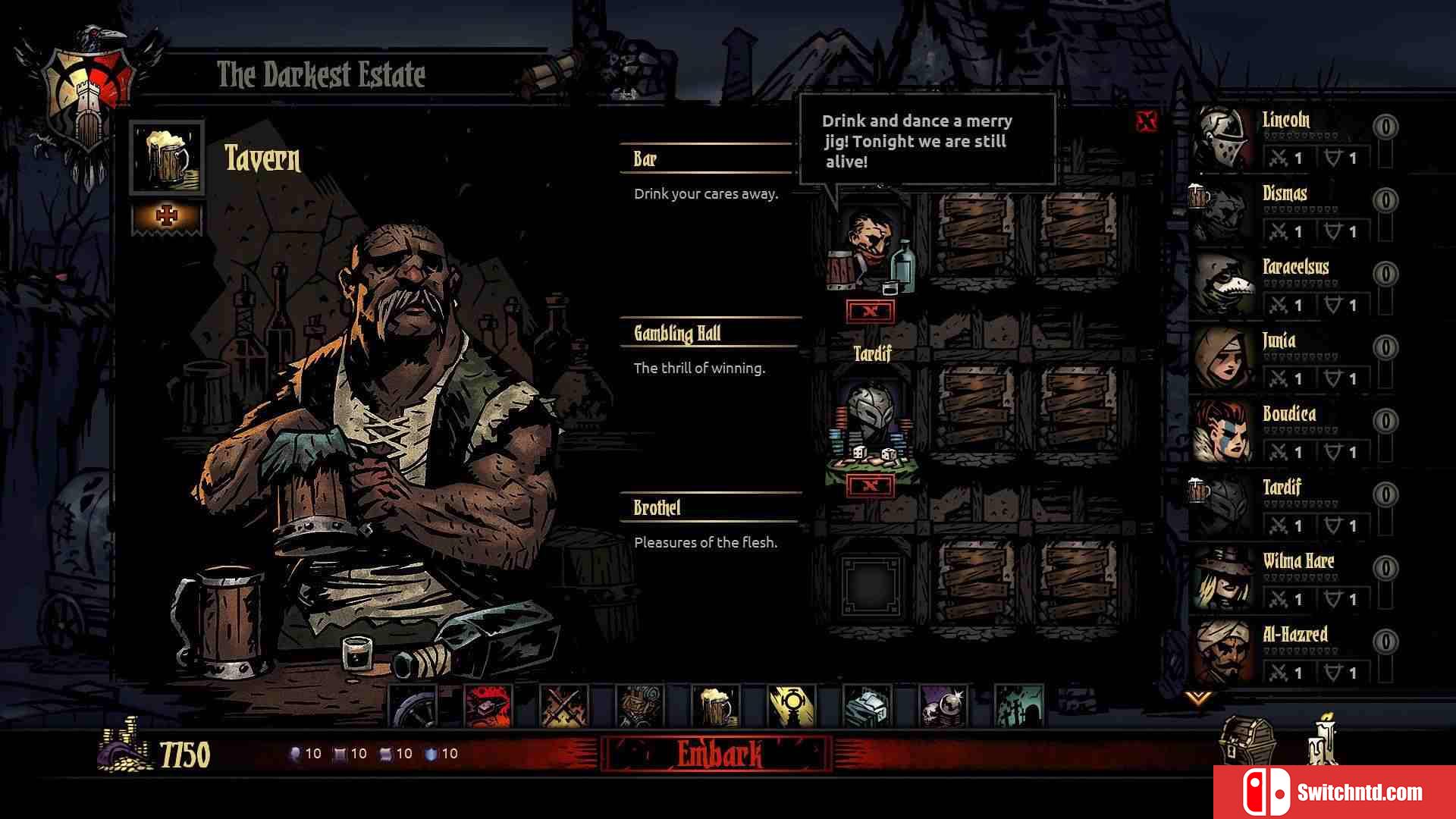Open the crossed swords guild icon
1456x819 pixels.
click(x=564, y=707)
